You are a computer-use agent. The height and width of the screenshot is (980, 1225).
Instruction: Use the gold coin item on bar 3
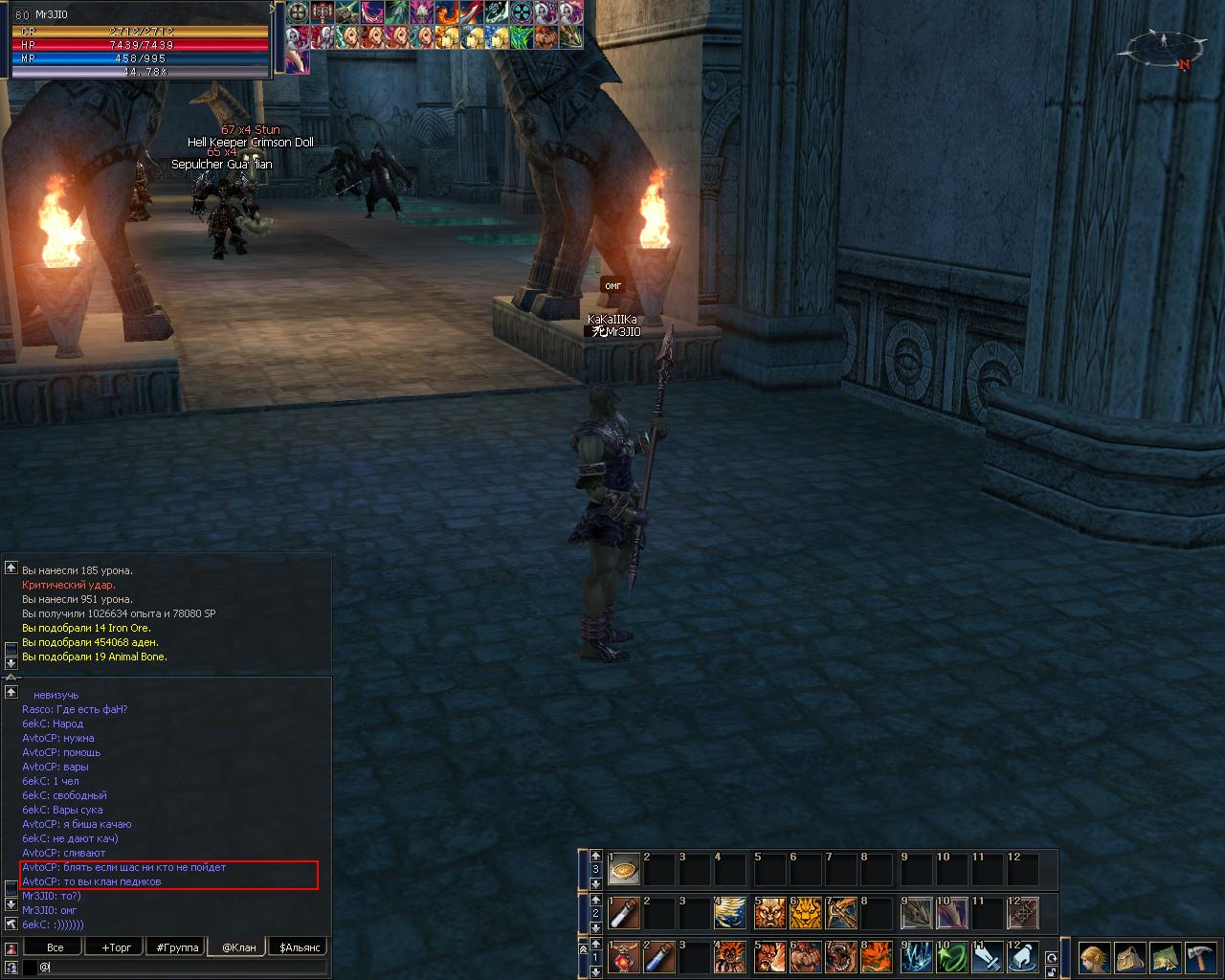[624, 869]
